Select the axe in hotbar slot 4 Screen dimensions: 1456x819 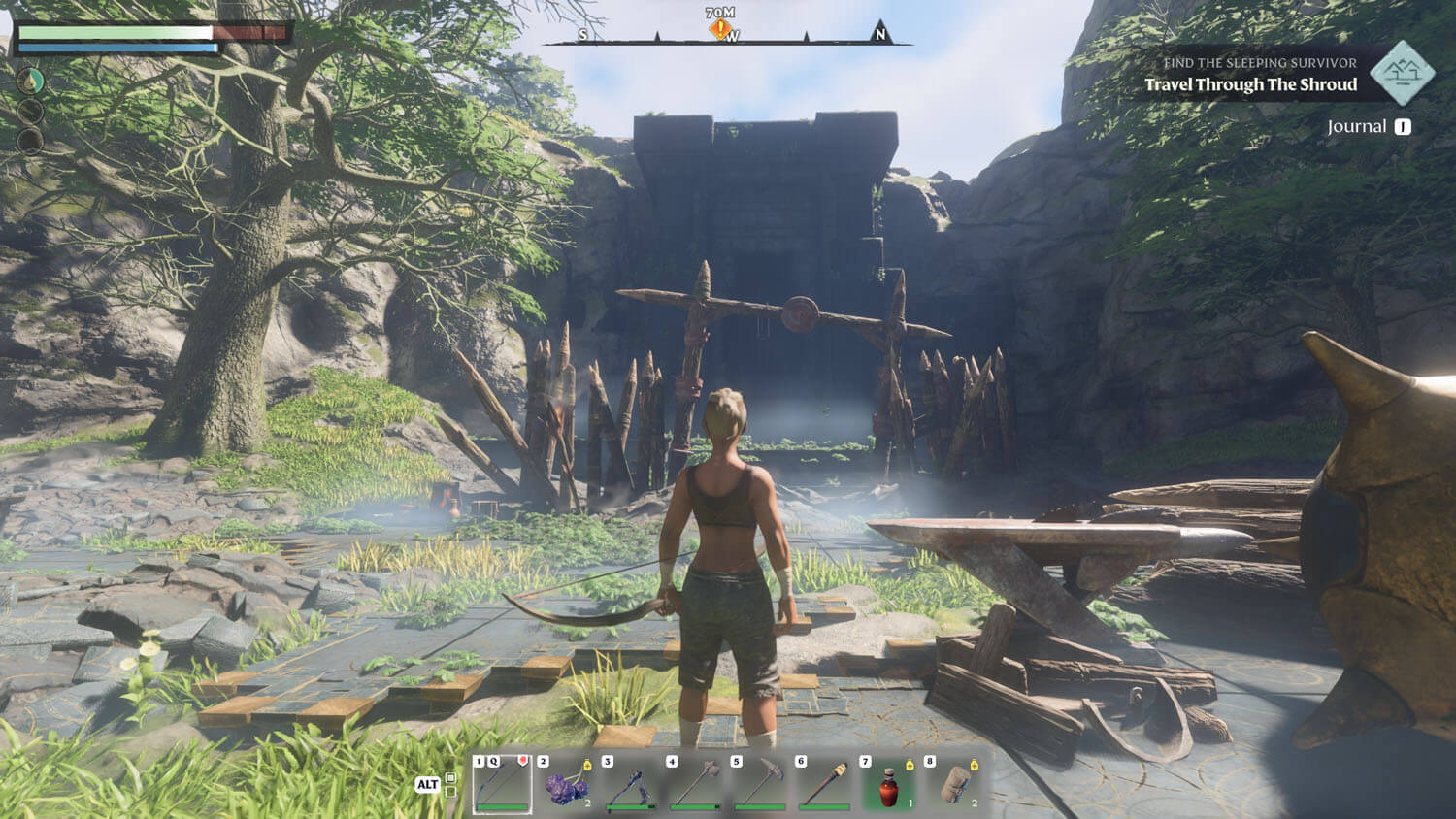(x=695, y=784)
